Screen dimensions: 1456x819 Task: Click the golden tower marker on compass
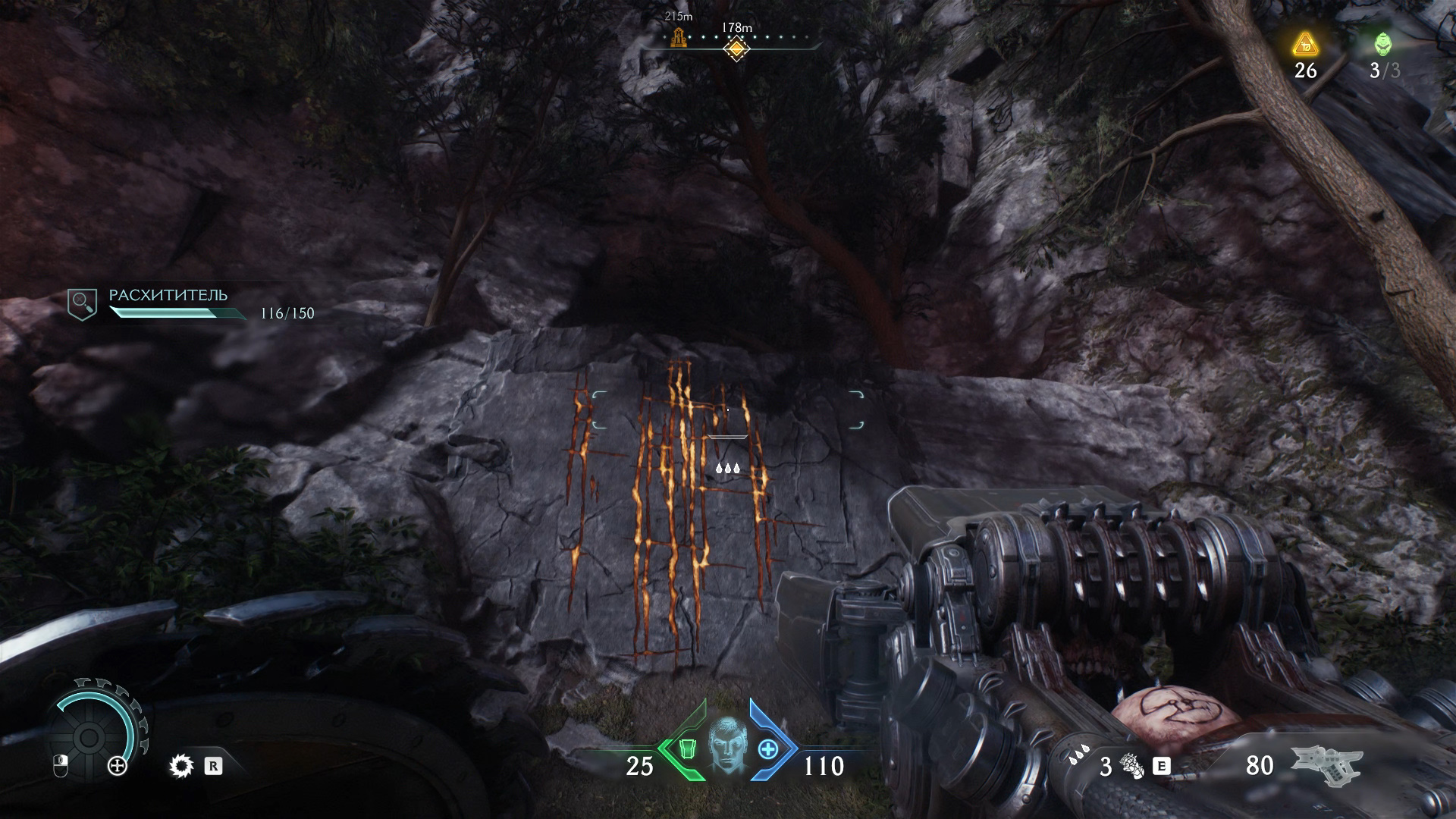[x=678, y=37]
